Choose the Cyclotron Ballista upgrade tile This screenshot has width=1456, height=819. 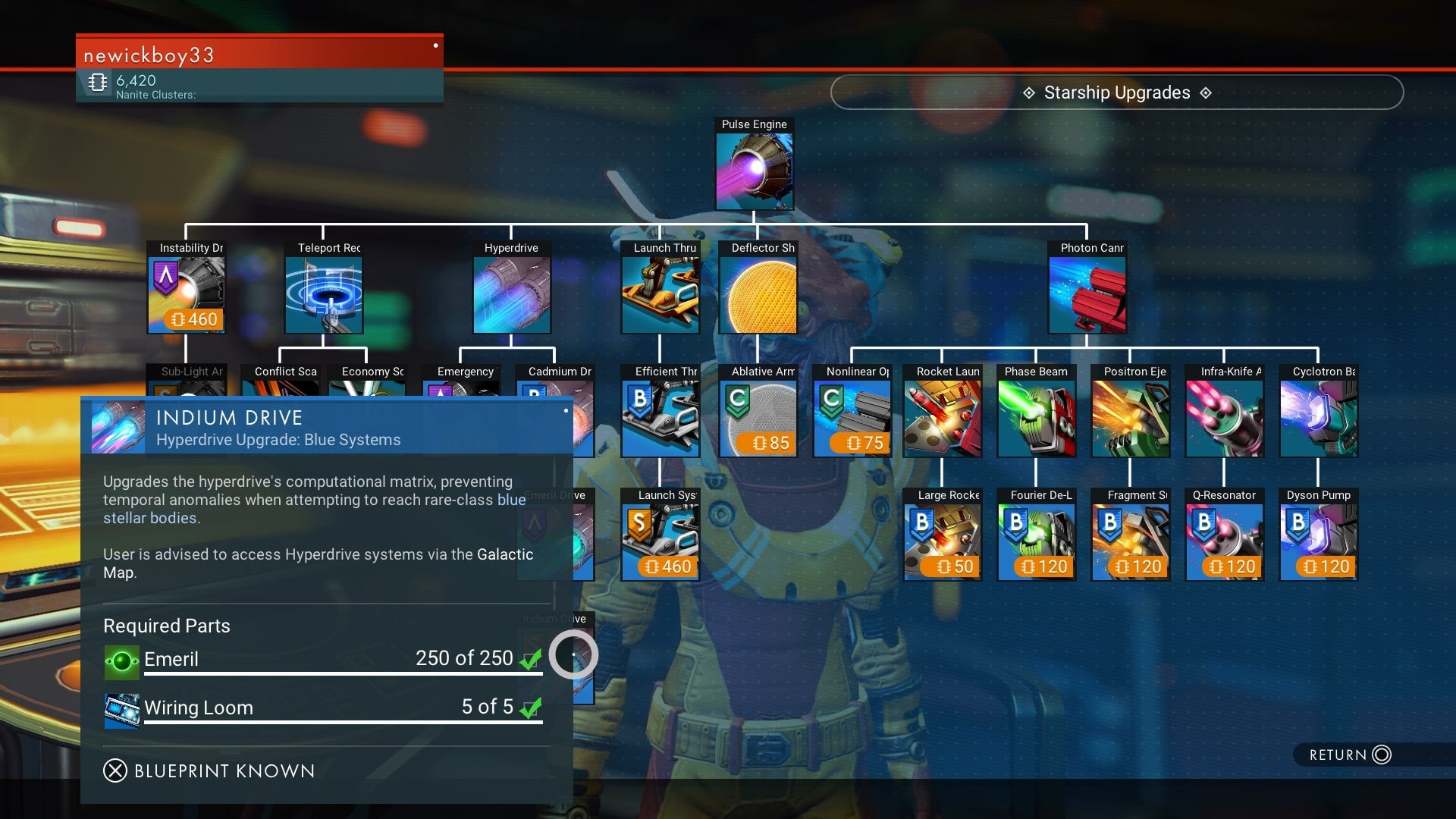(x=1318, y=419)
